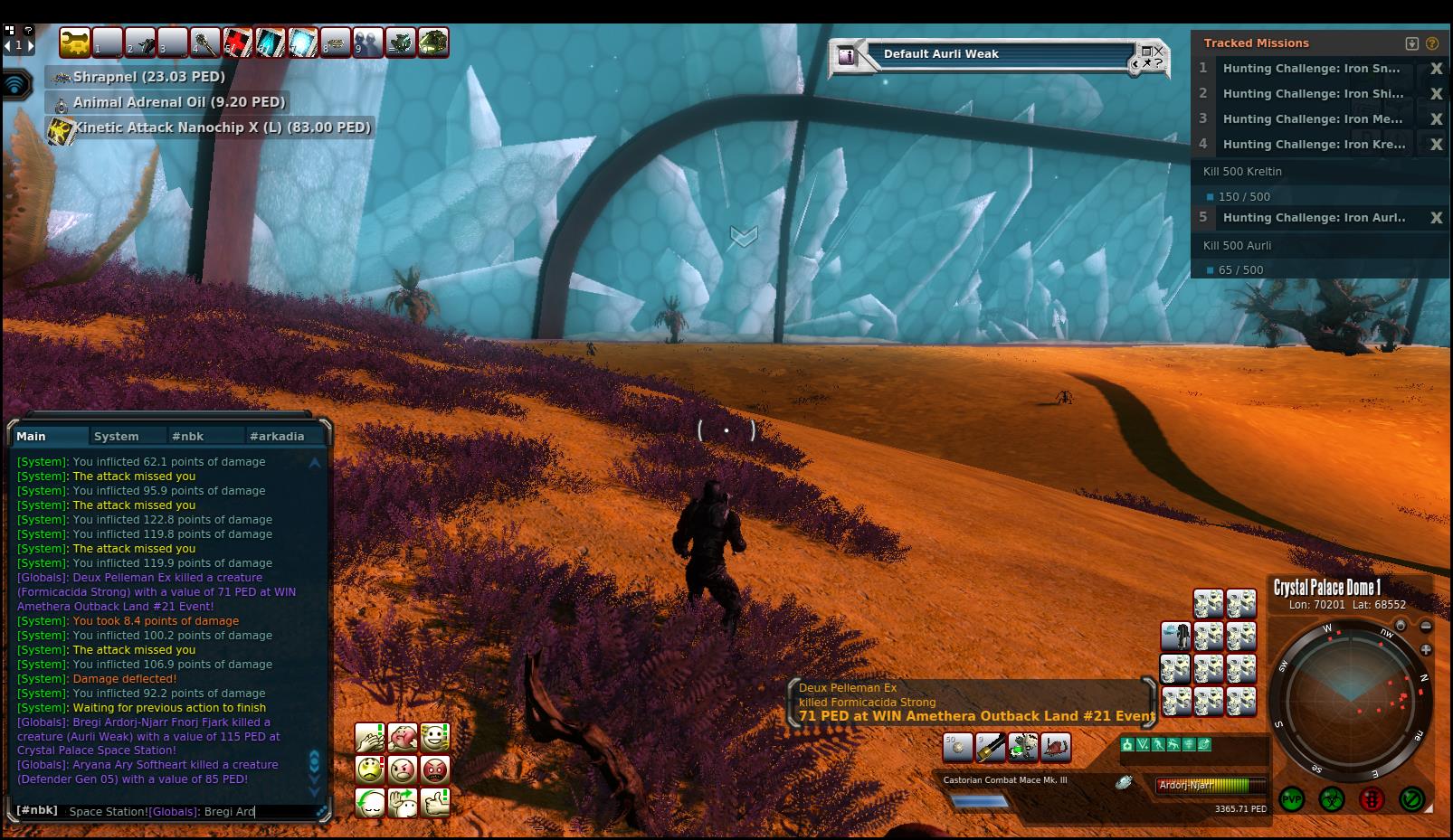Click the red traffic light radar button
This screenshot has width=1453, height=840.
[1372, 800]
